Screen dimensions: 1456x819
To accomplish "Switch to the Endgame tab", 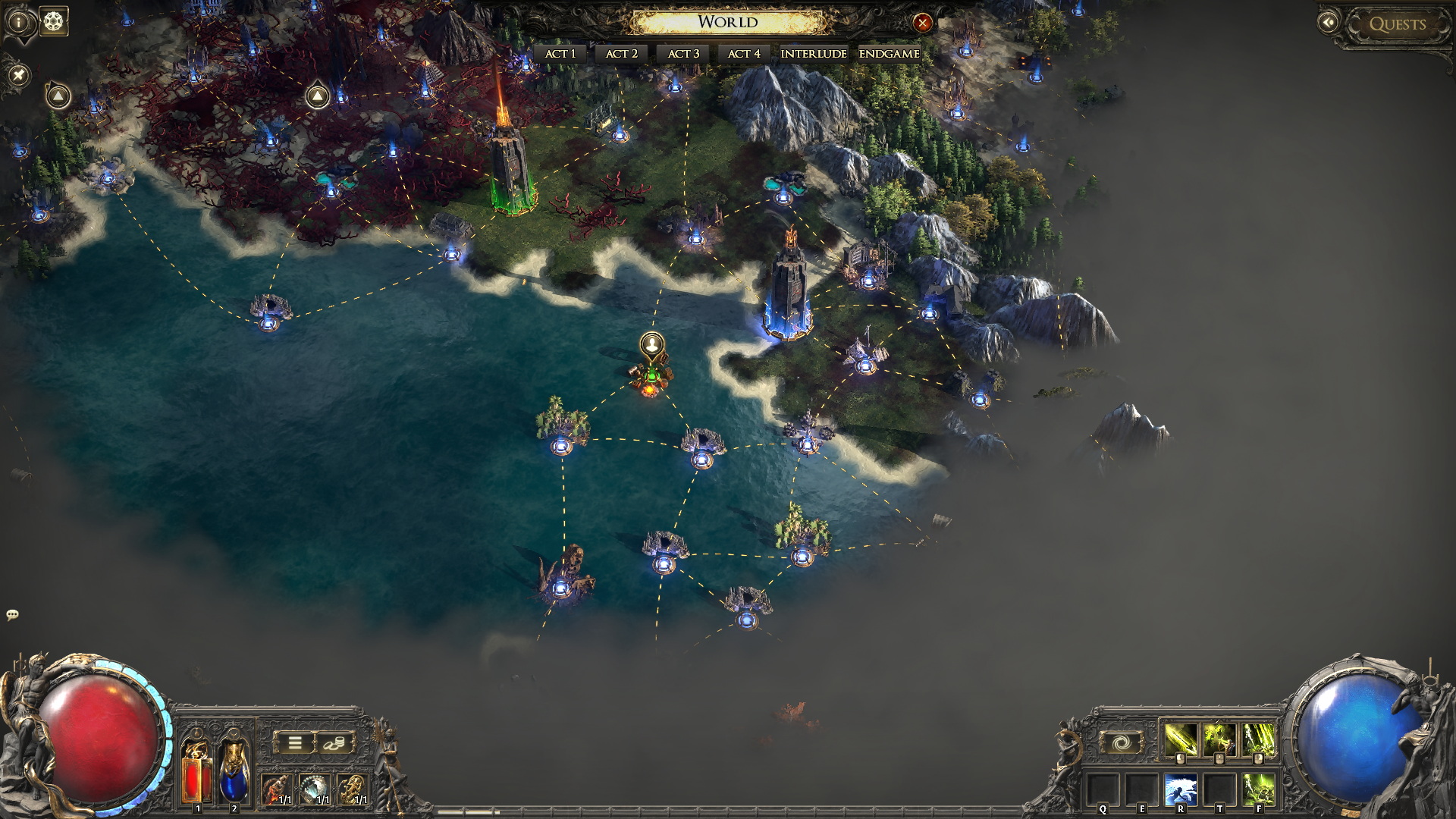I will (890, 54).
